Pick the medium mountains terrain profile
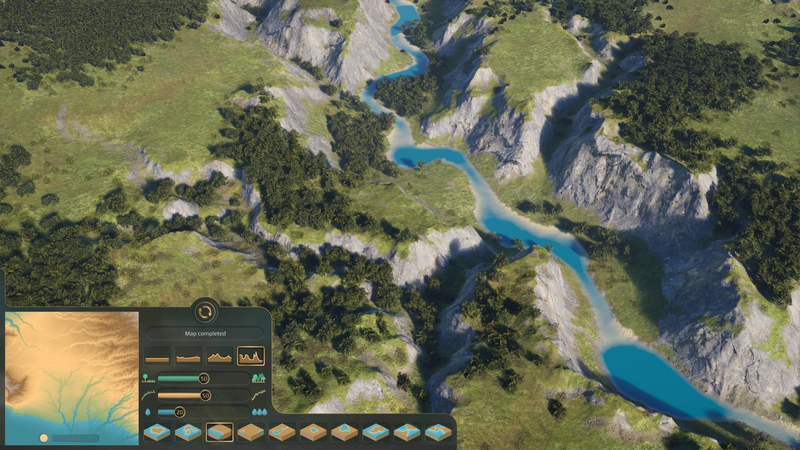The height and width of the screenshot is (450, 800). (219, 356)
